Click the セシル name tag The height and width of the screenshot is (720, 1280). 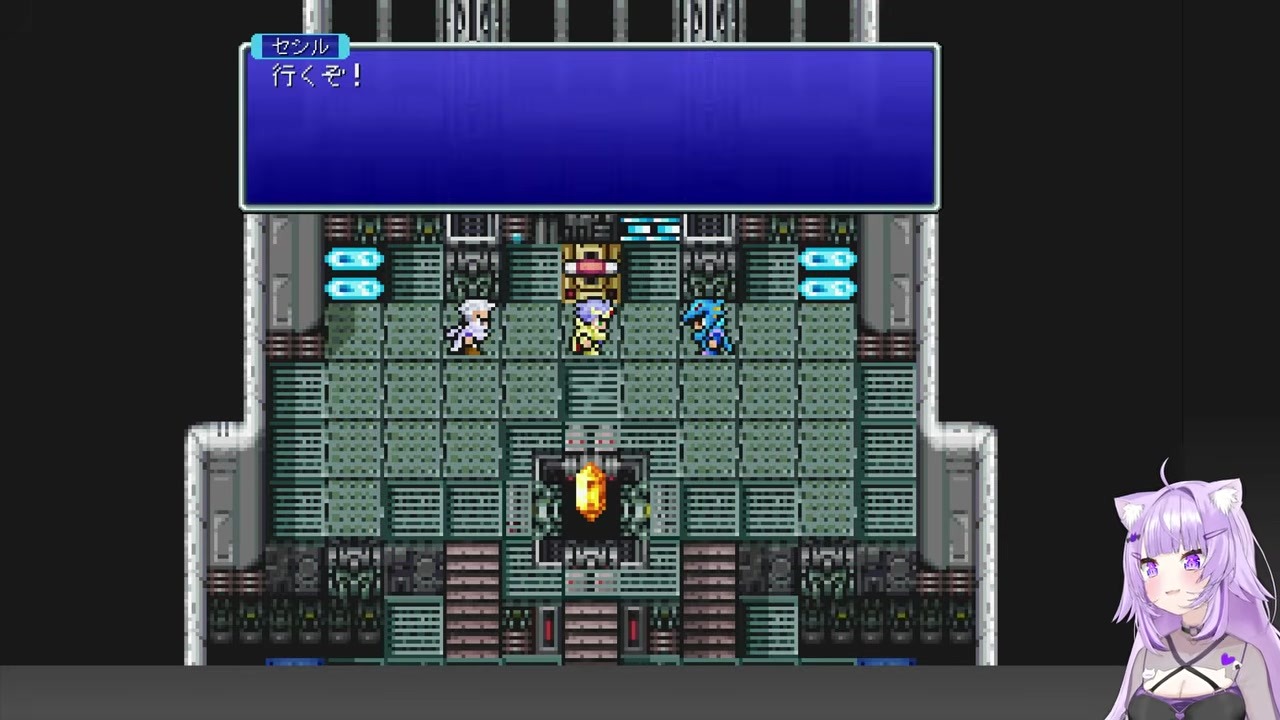[x=299, y=46]
